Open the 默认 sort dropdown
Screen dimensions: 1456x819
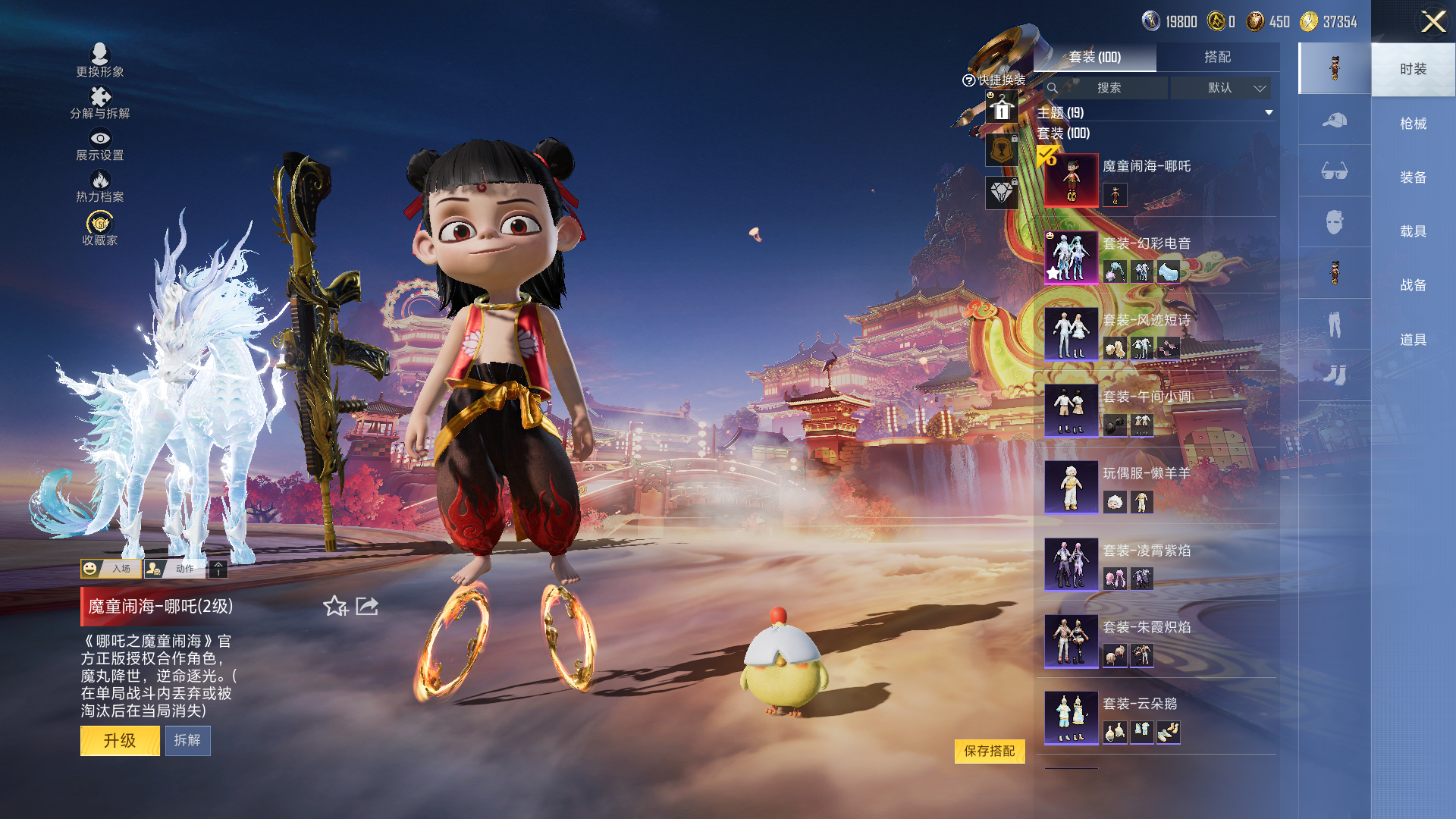pos(1220,88)
